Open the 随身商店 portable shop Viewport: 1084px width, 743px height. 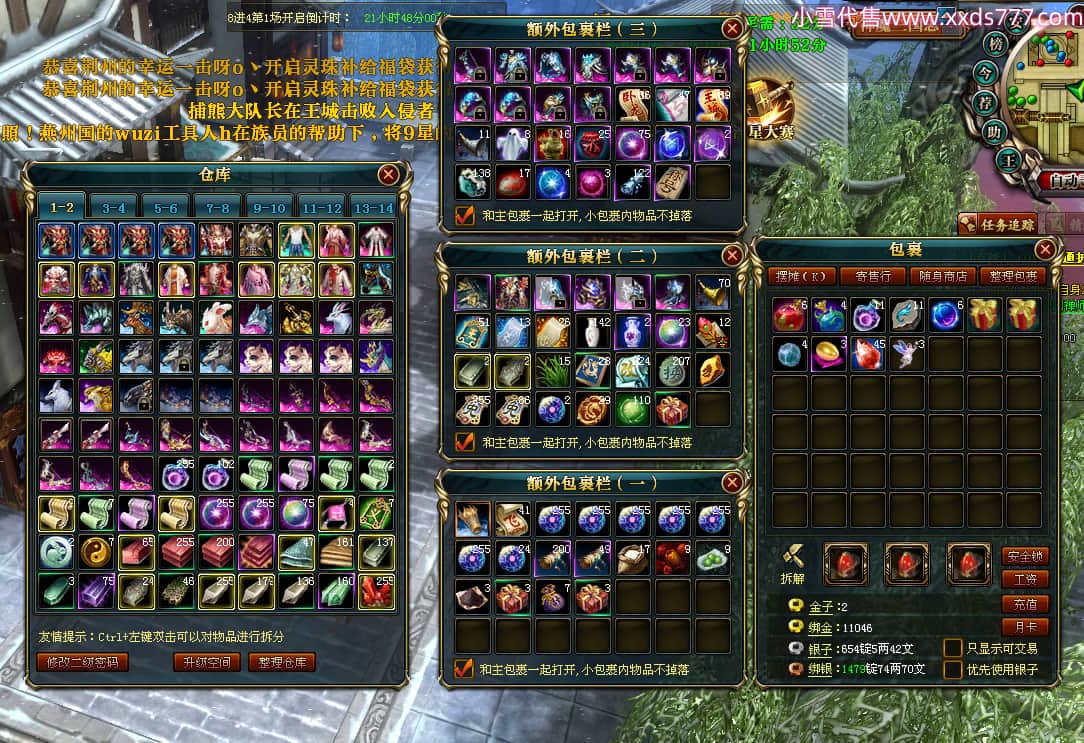point(943,276)
